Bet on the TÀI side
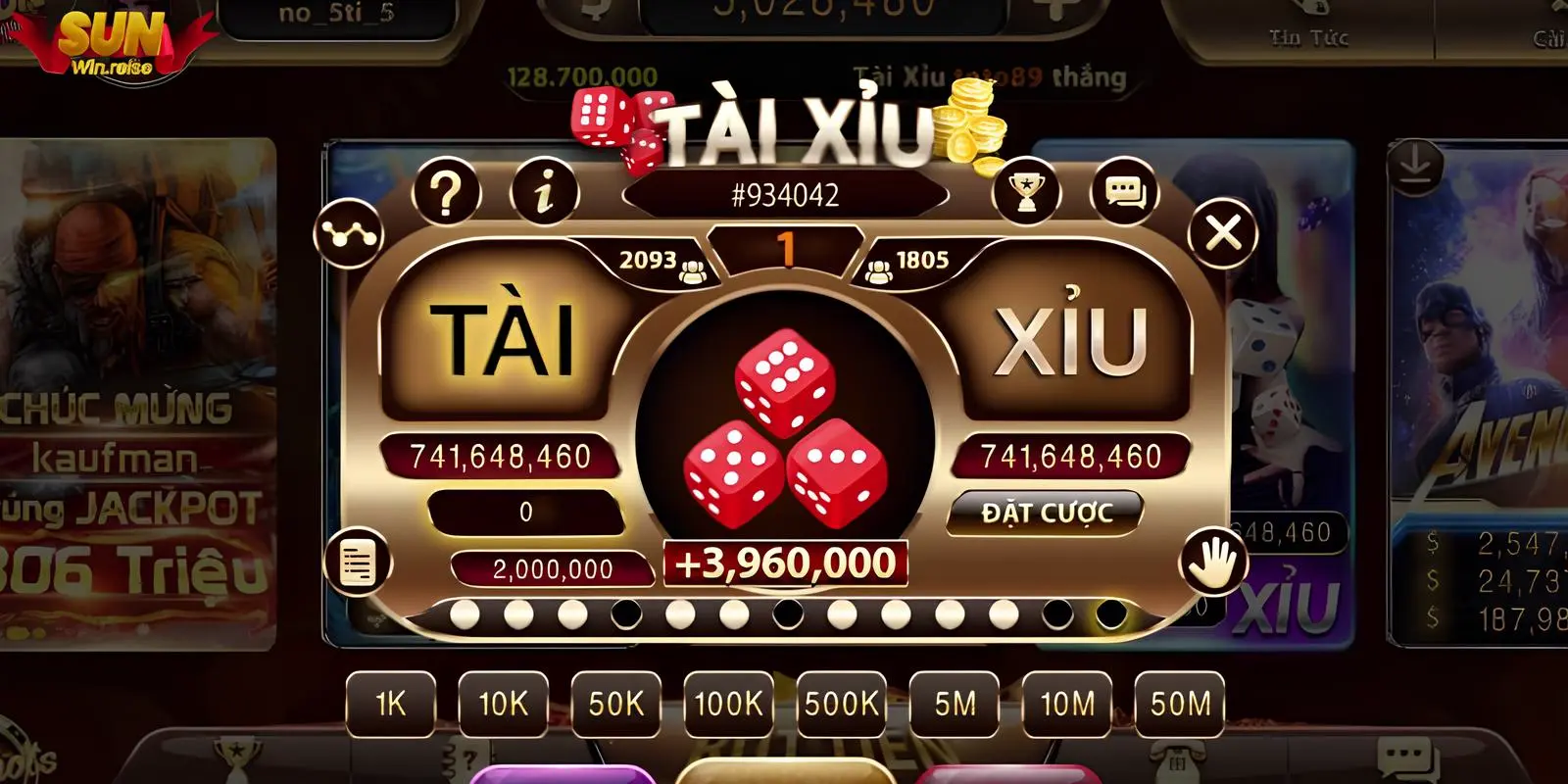 [x=501, y=338]
